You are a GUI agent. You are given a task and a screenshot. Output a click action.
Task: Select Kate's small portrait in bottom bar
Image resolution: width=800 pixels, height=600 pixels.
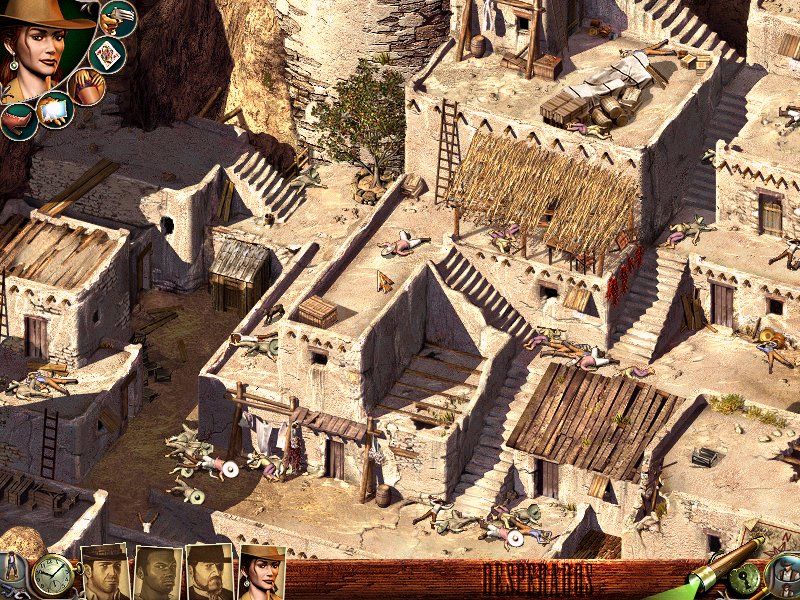pos(262,573)
